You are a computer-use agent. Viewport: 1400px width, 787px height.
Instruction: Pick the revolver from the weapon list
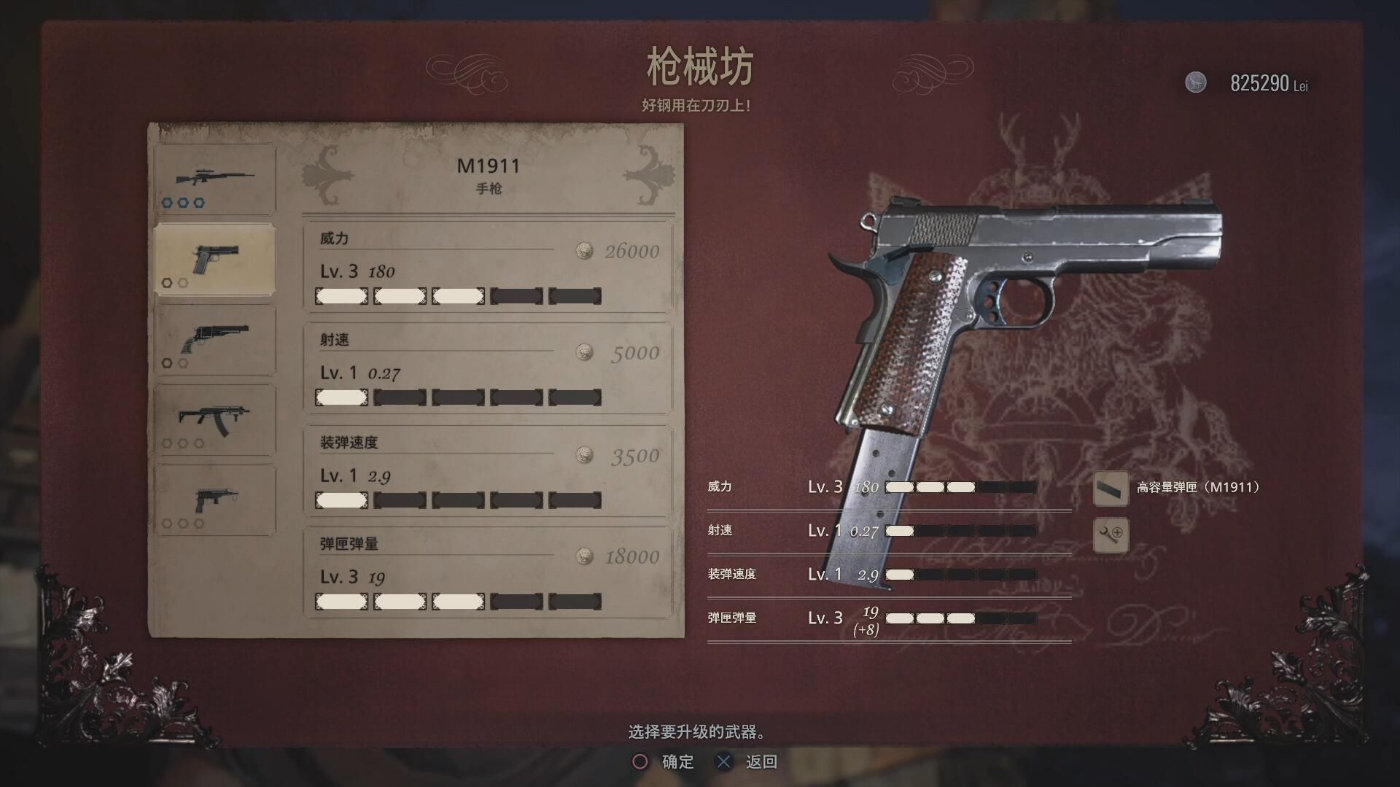(214, 340)
